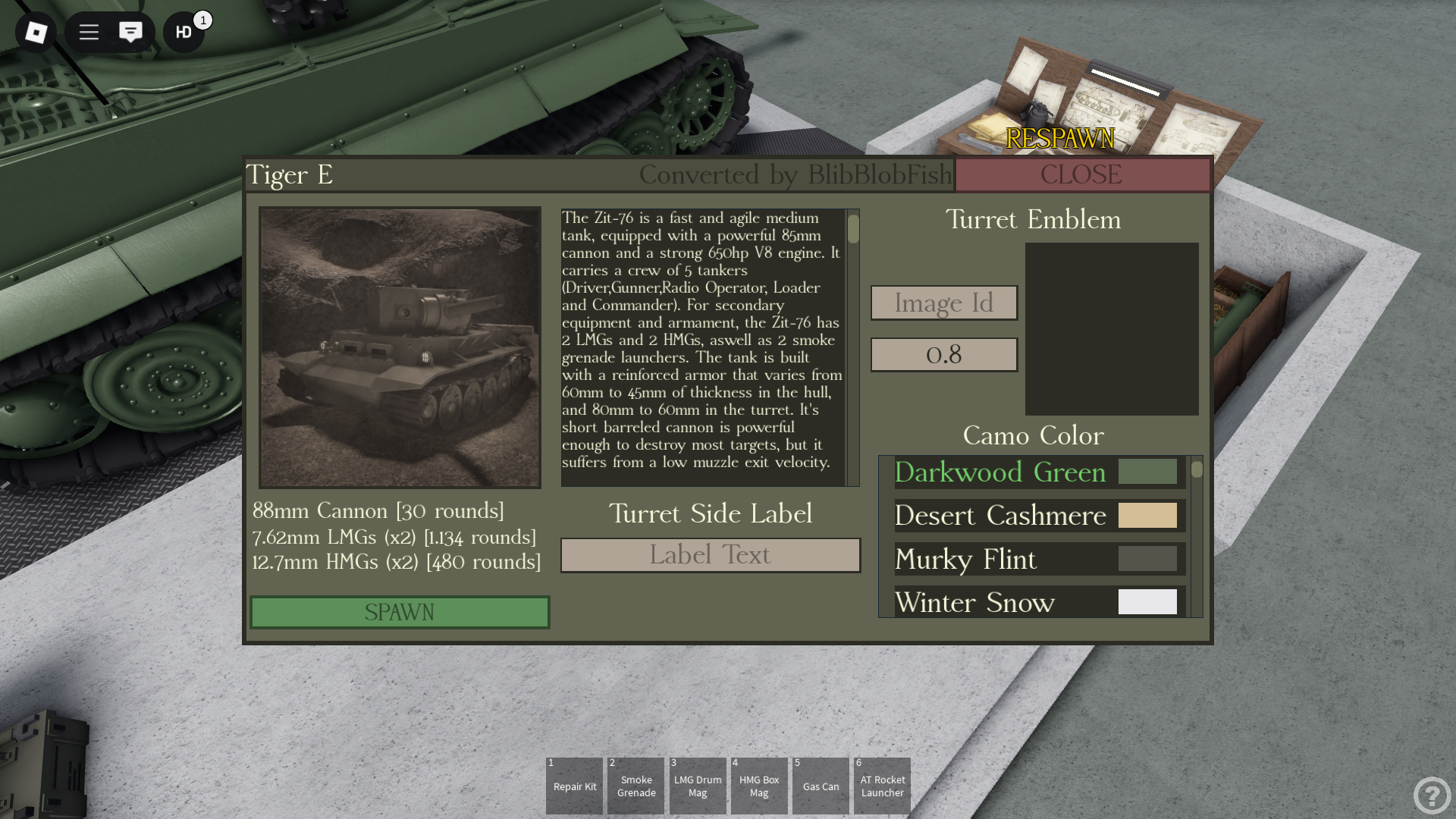Click the yellow RESPAWN text
Screen dimensions: 1456x819
pos(1059,139)
